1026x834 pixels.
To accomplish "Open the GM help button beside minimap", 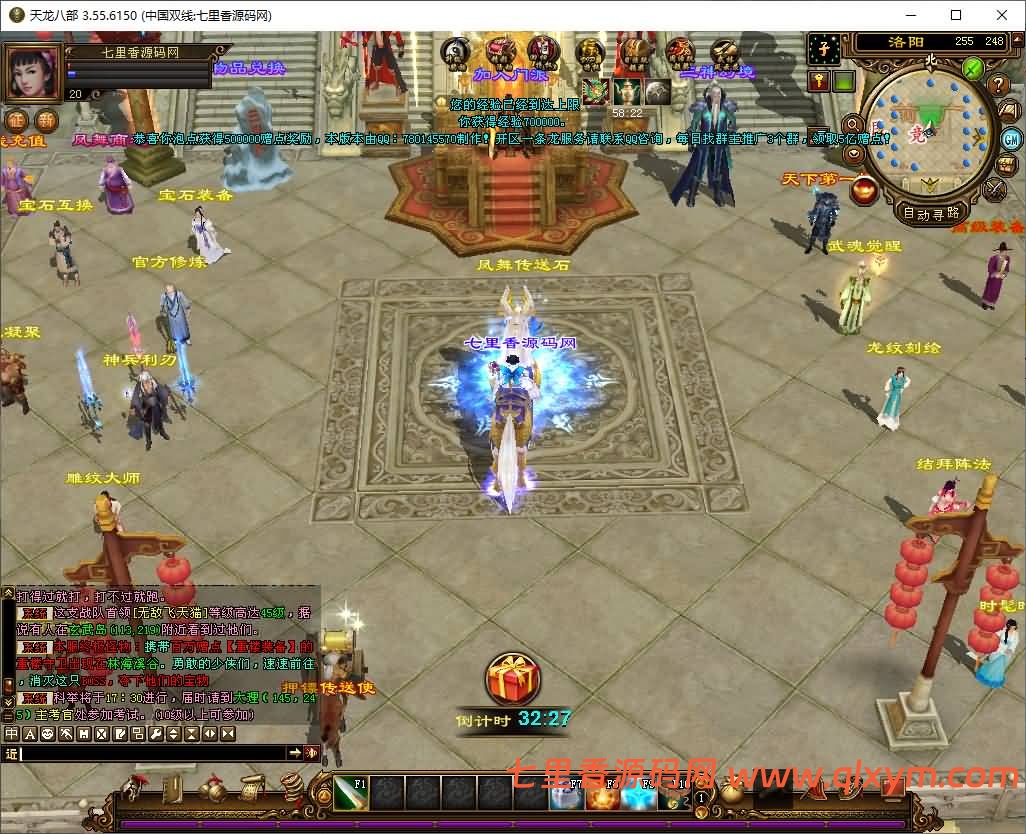I will point(1011,138).
